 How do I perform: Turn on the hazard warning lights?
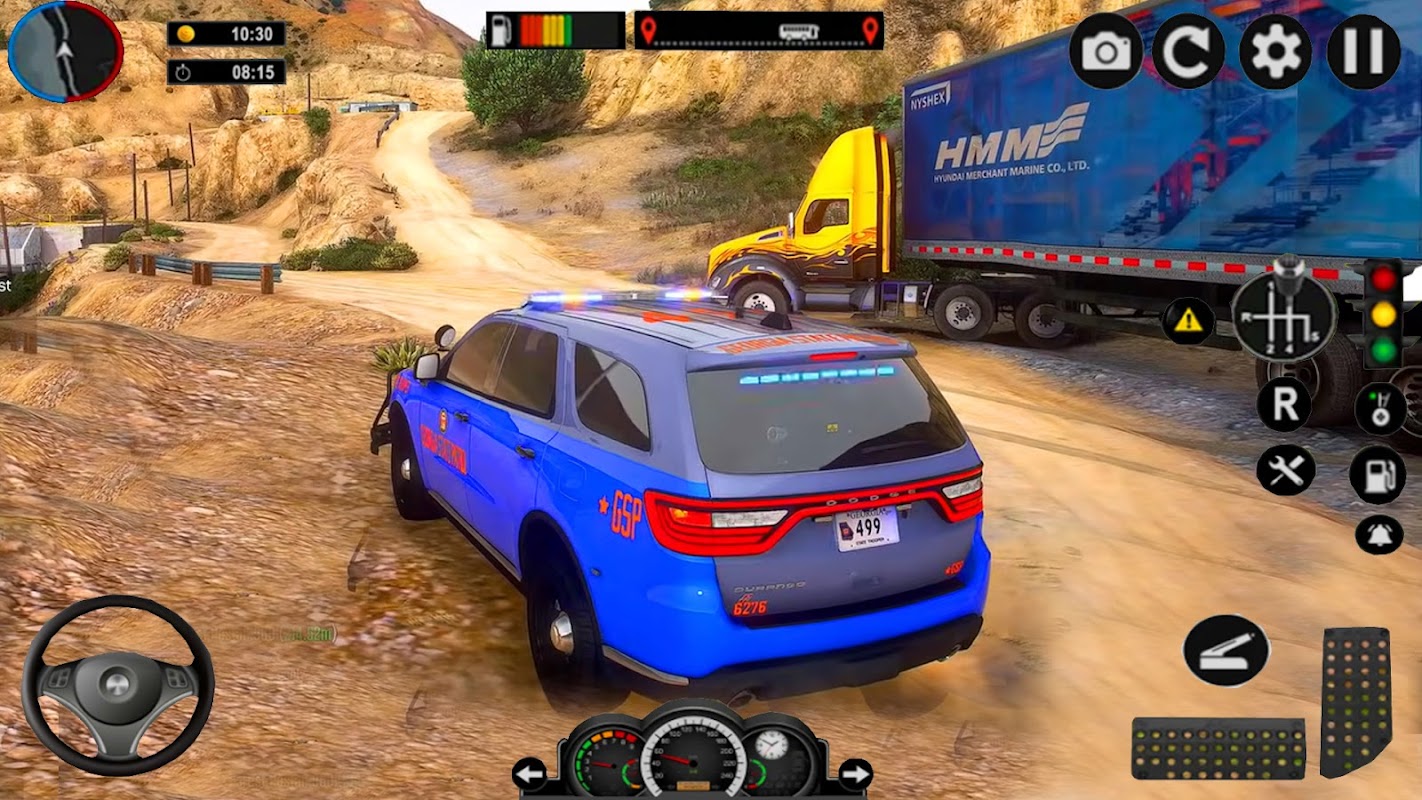click(1188, 320)
